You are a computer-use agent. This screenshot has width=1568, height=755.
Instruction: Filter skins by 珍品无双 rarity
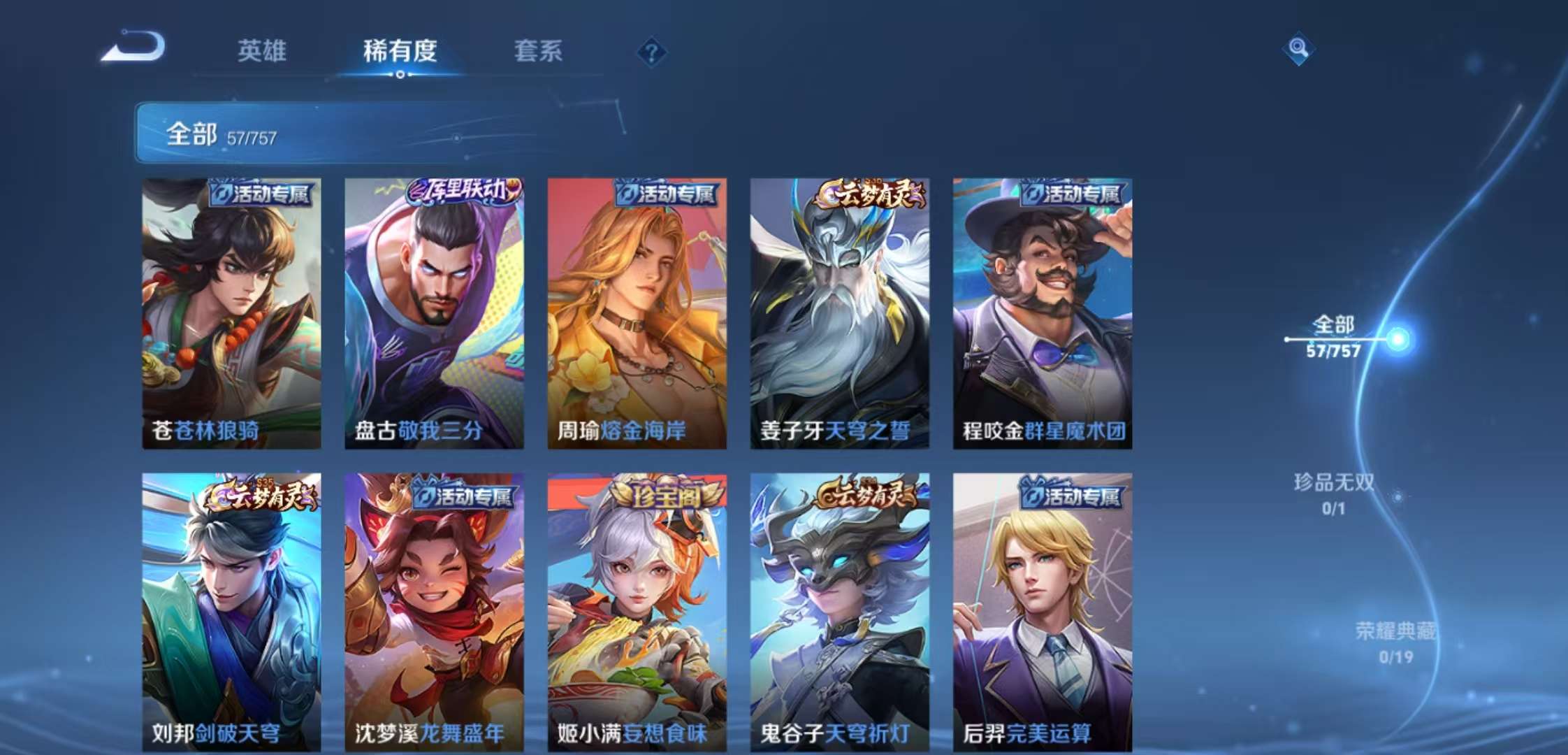pyautogui.click(x=1333, y=493)
